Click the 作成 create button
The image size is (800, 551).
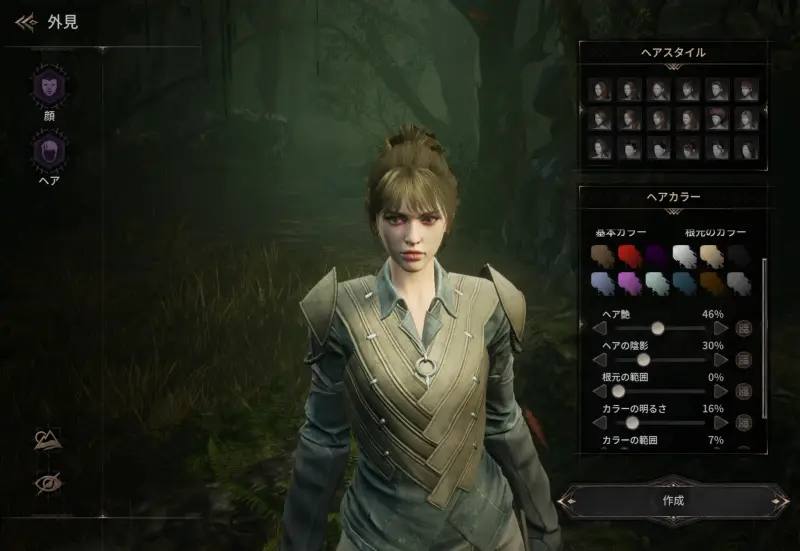pyautogui.click(x=673, y=499)
